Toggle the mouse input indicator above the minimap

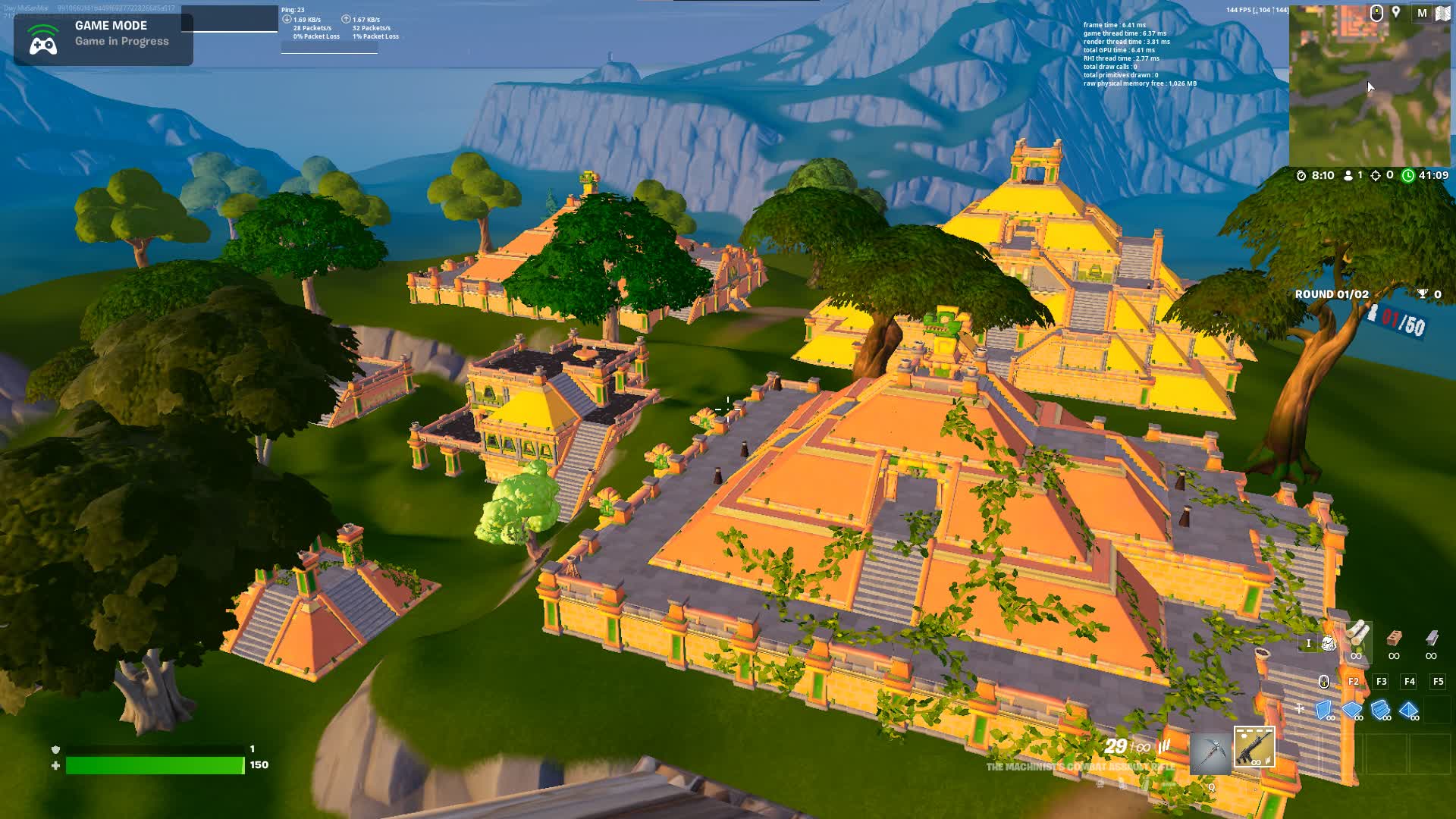coord(1377,13)
